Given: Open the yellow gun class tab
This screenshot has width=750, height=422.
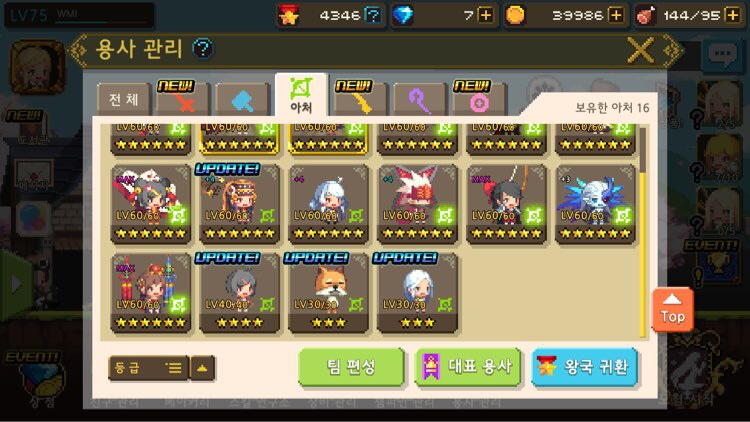Looking at the screenshot, I should pos(360,99).
